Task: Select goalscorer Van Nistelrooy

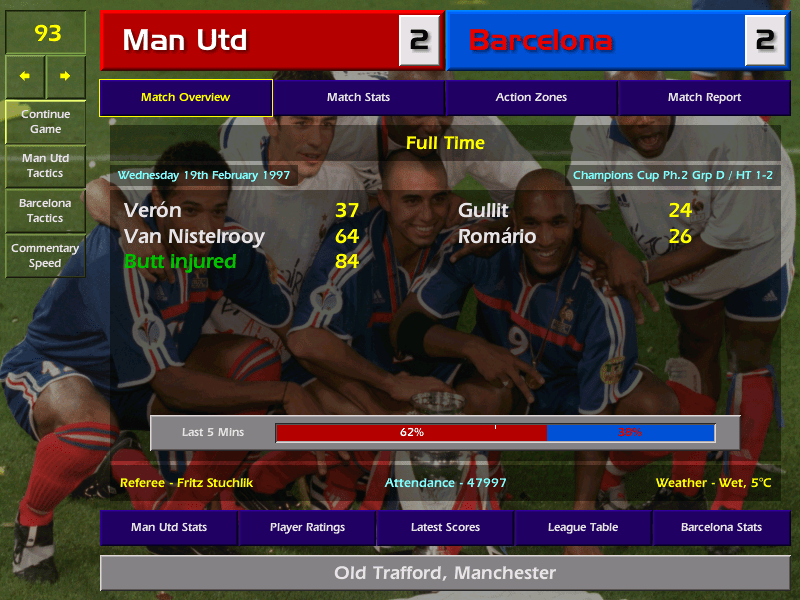Action: pos(194,237)
